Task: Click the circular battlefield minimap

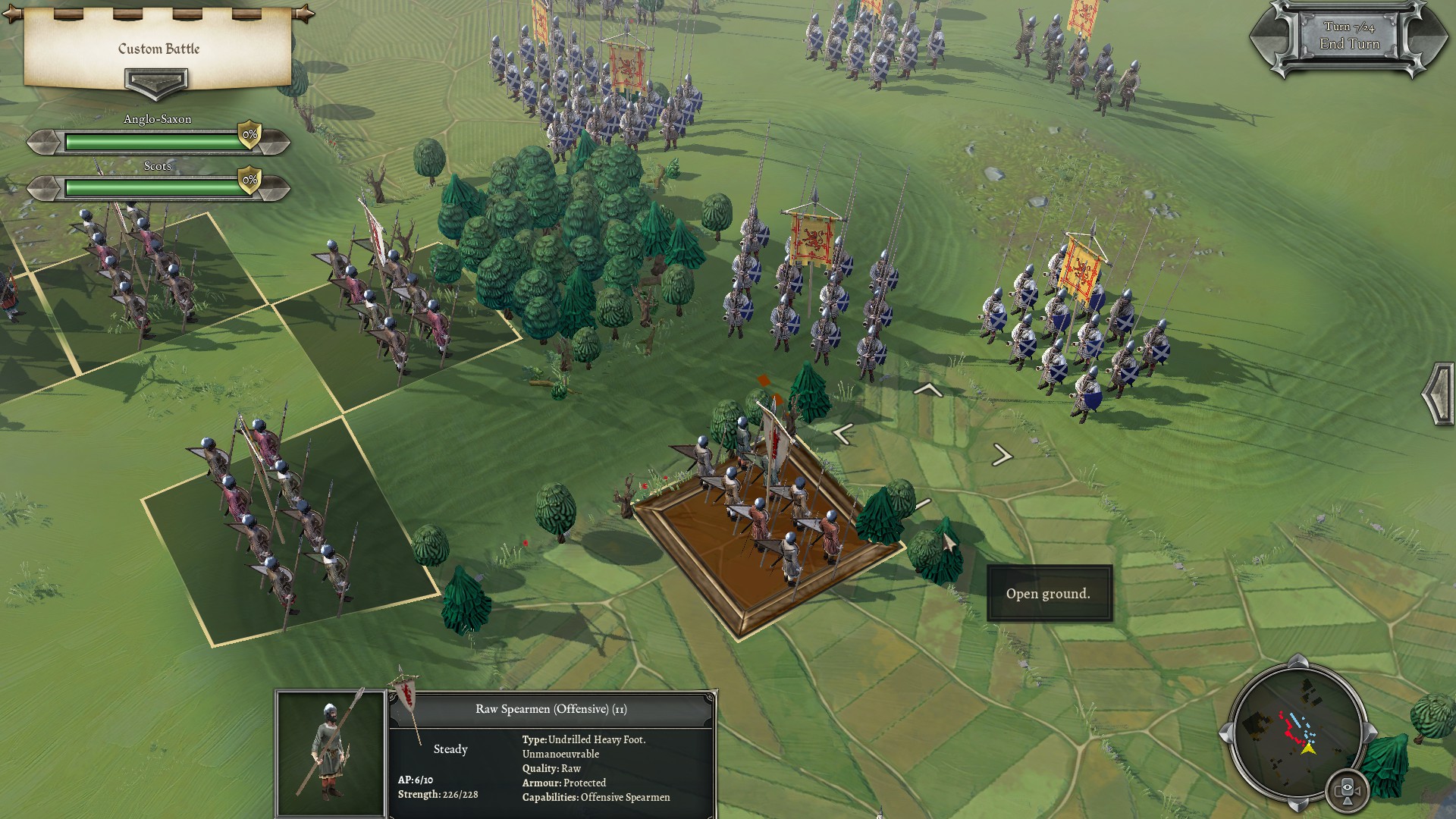Action: coord(1298,733)
